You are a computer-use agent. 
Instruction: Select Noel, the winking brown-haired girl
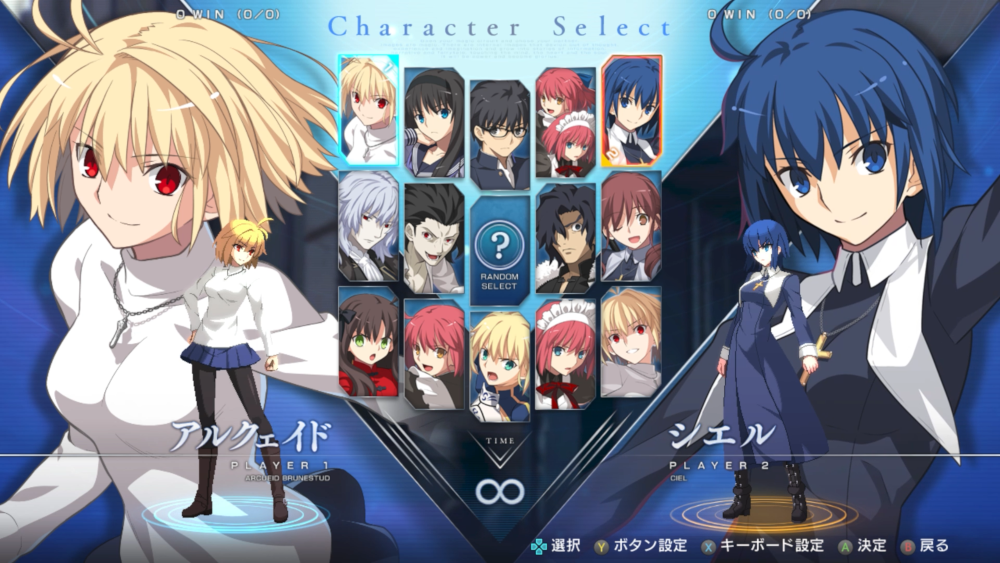coord(631,226)
